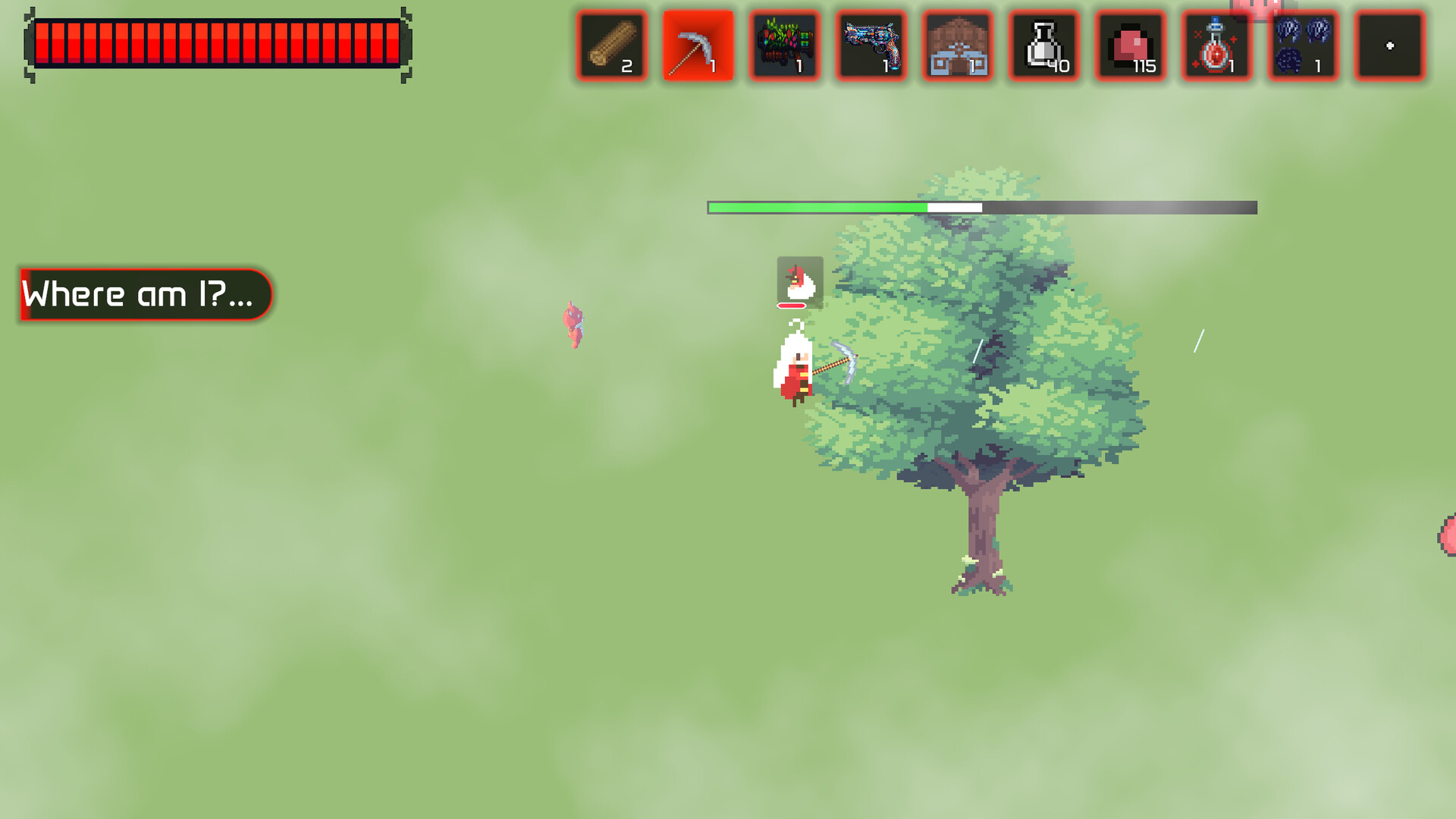This screenshot has height=819, width=1456.
Task: Open the backpack item slot
Action: [957, 45]
